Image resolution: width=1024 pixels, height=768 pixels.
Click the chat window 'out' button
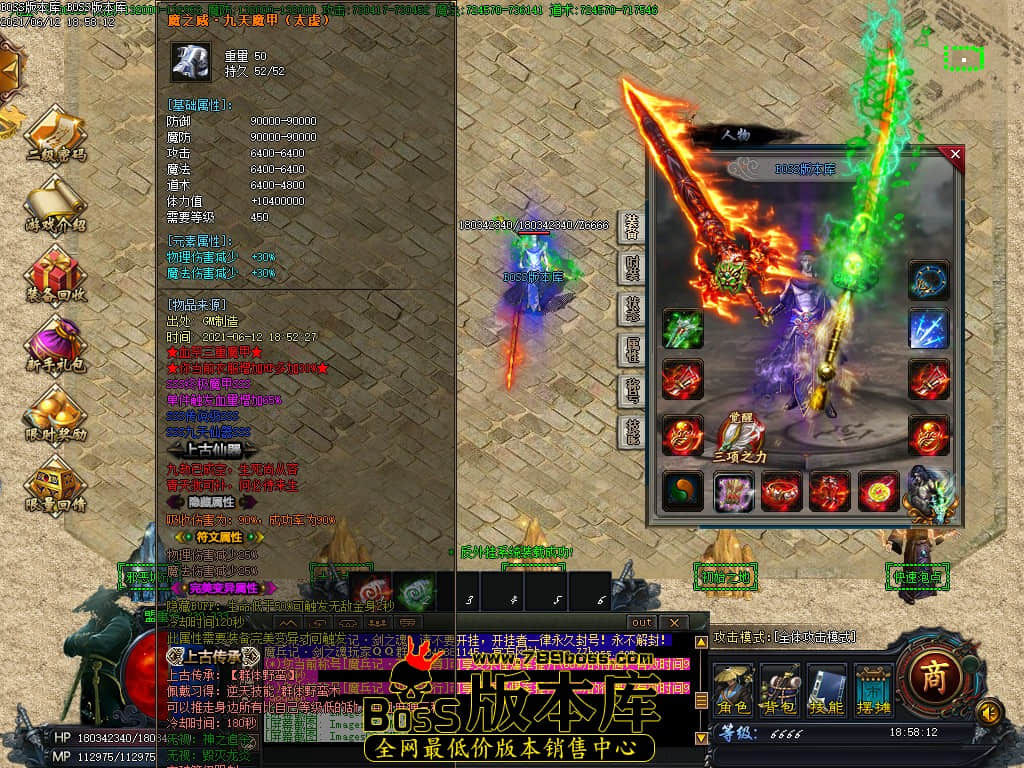(641, 622)
